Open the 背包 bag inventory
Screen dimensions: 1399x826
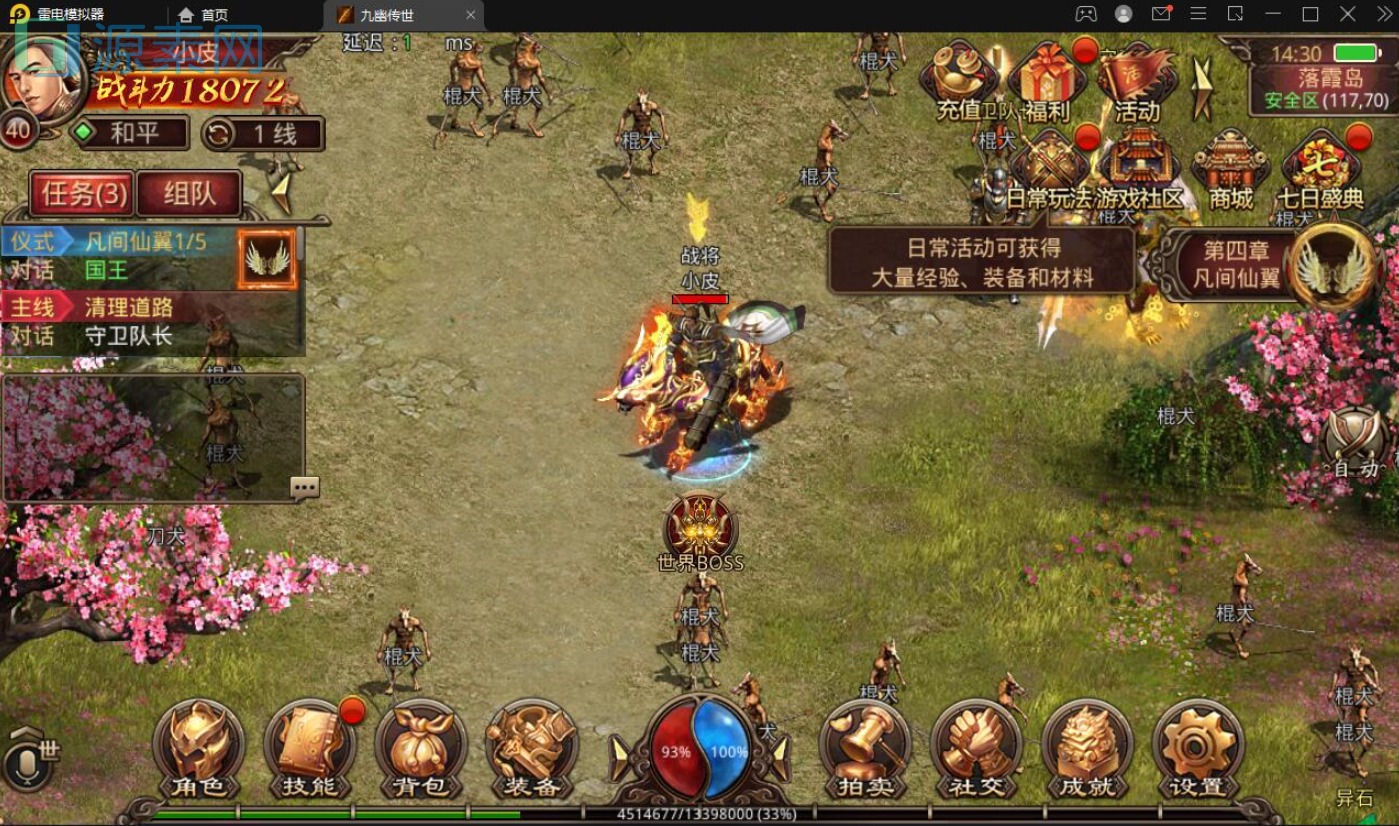421,749
